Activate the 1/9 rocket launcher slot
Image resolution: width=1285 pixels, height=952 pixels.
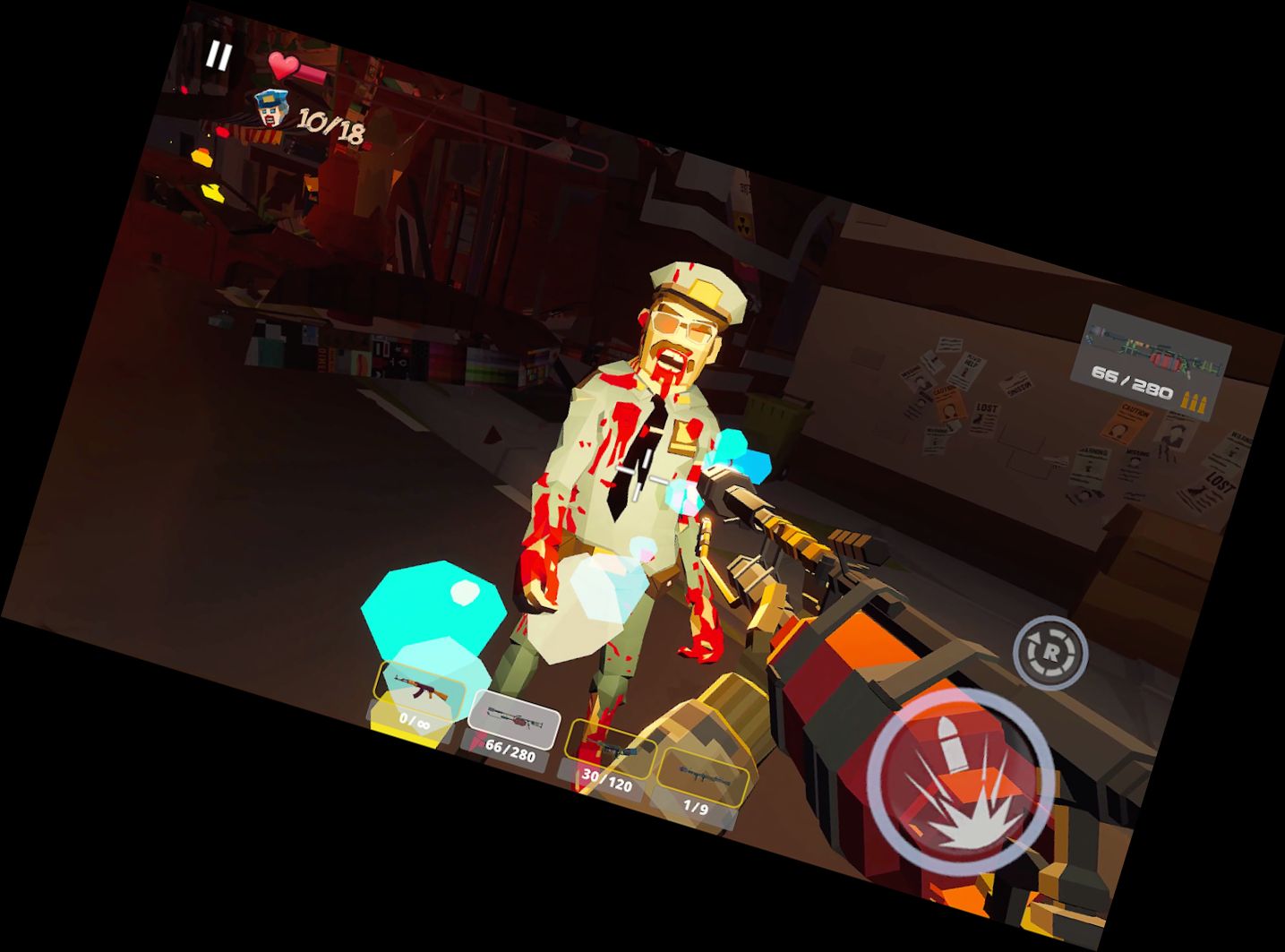pyautogui.click(x=703, y=788)
